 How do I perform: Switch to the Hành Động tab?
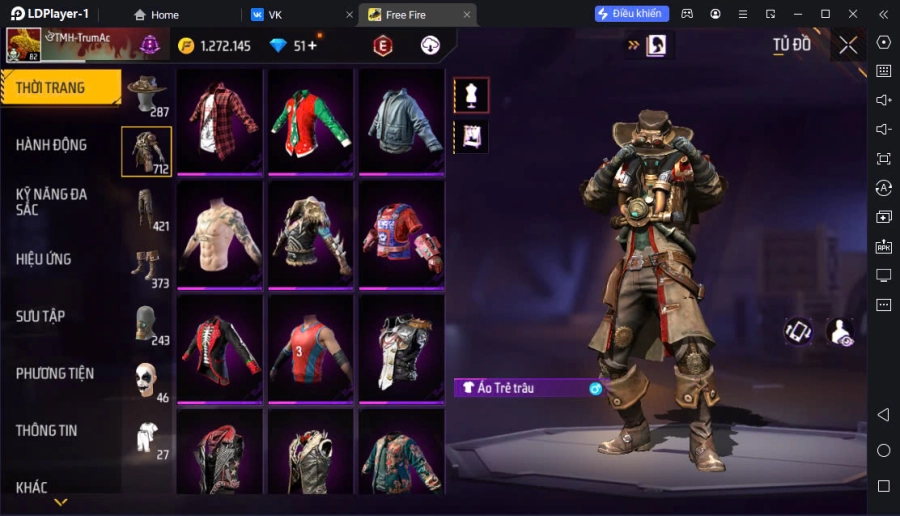pyautogui.click(x=52, y=145)
